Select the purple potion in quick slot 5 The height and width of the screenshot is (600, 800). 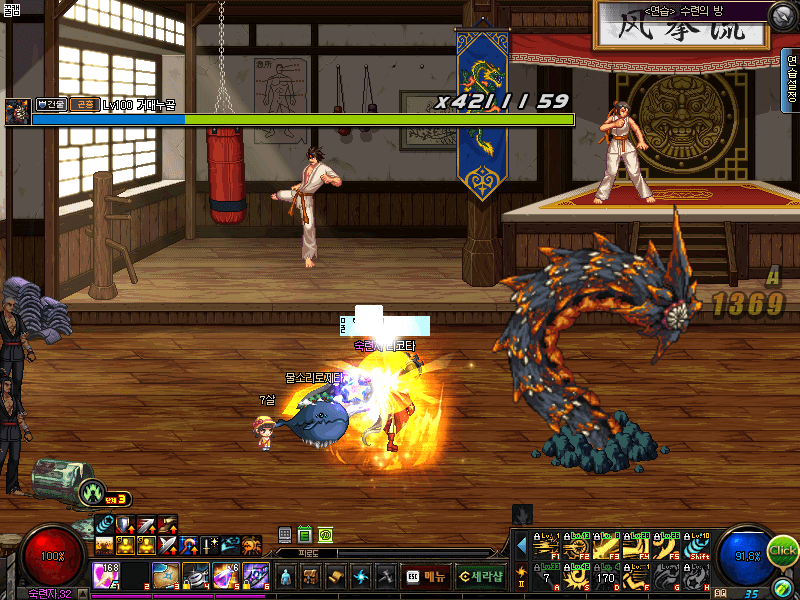click(x=225, y=575)
